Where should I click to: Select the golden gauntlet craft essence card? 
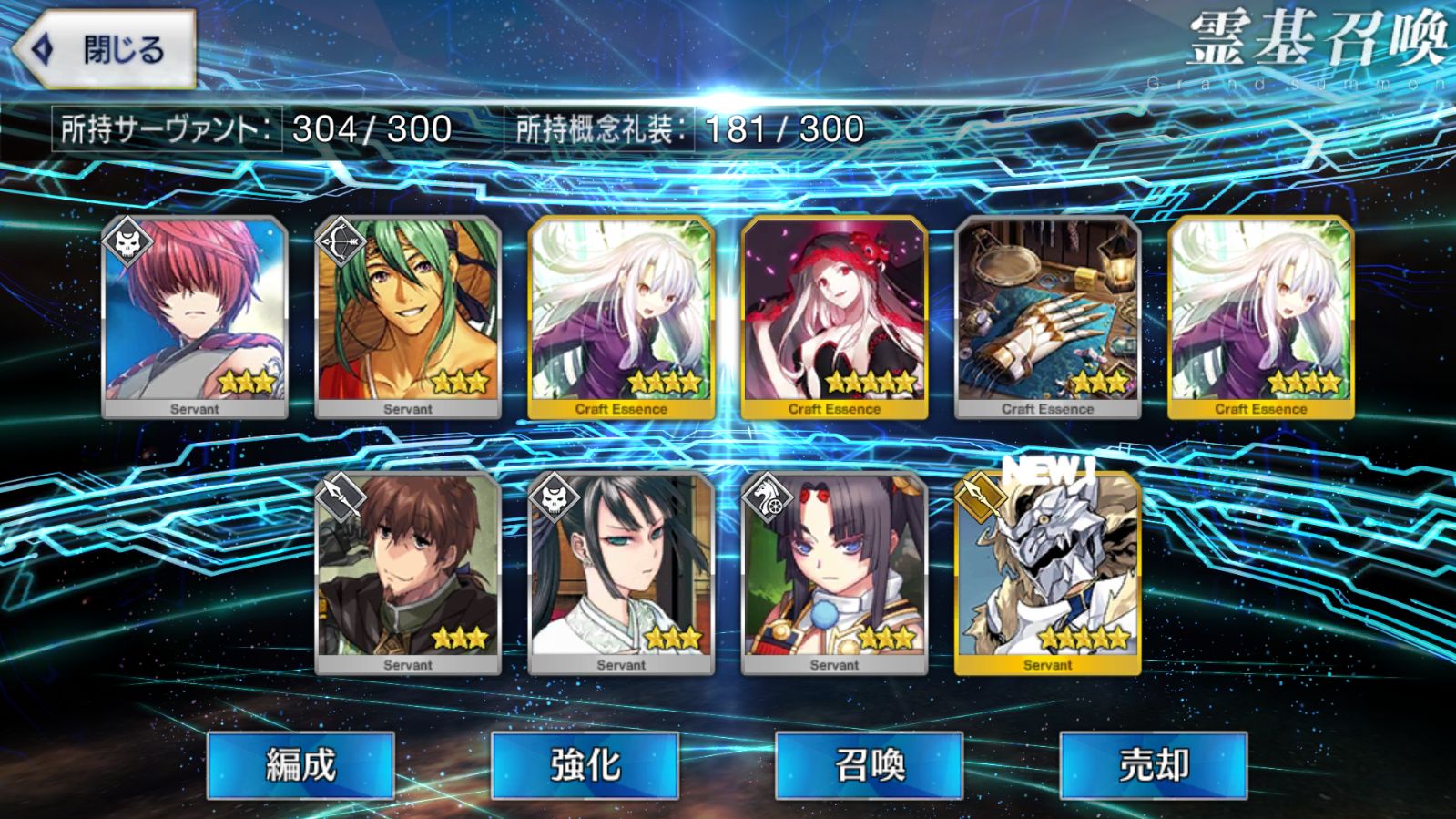[1047, 316]
